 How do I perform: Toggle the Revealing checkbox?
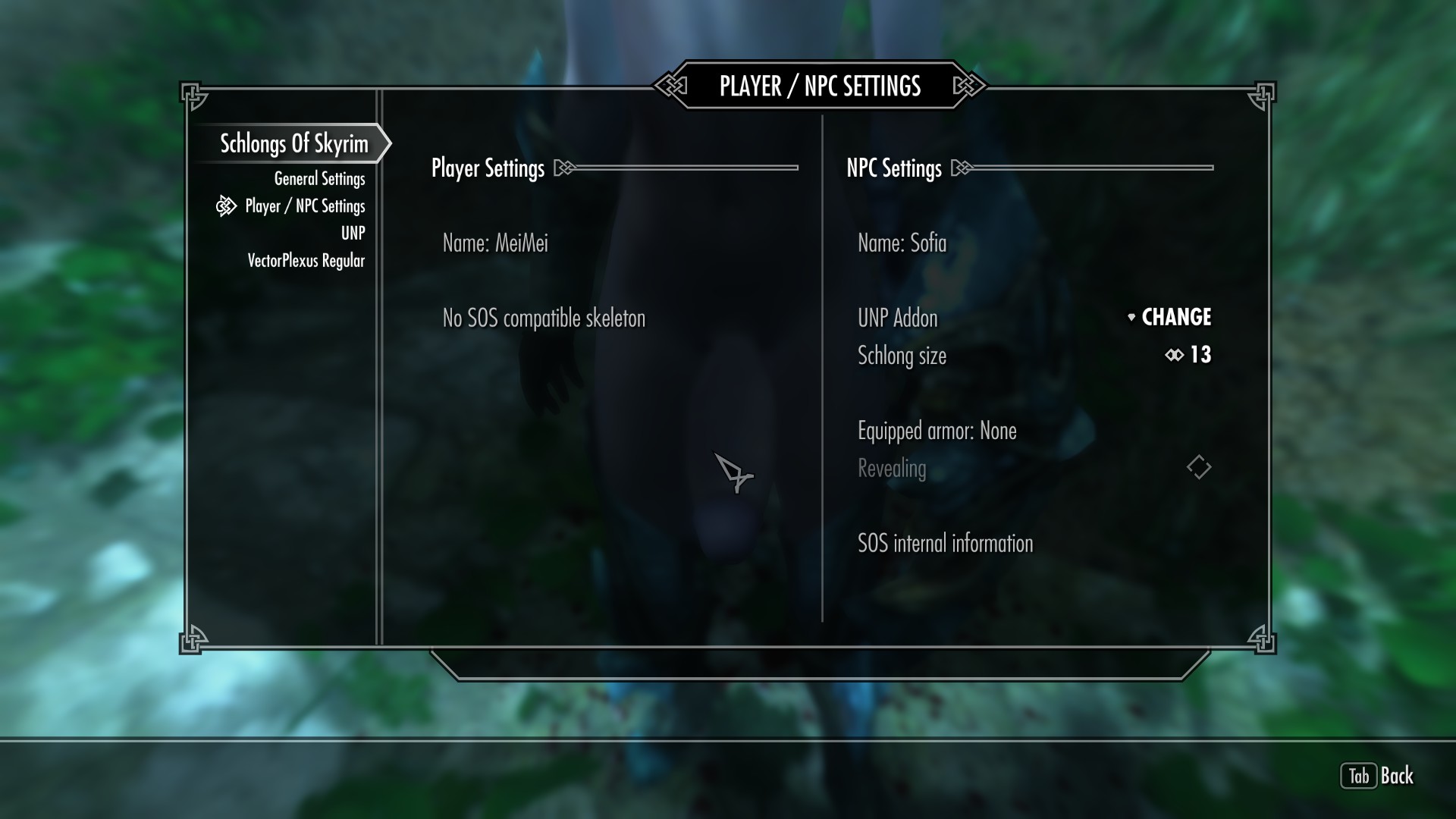[1198, 467]
